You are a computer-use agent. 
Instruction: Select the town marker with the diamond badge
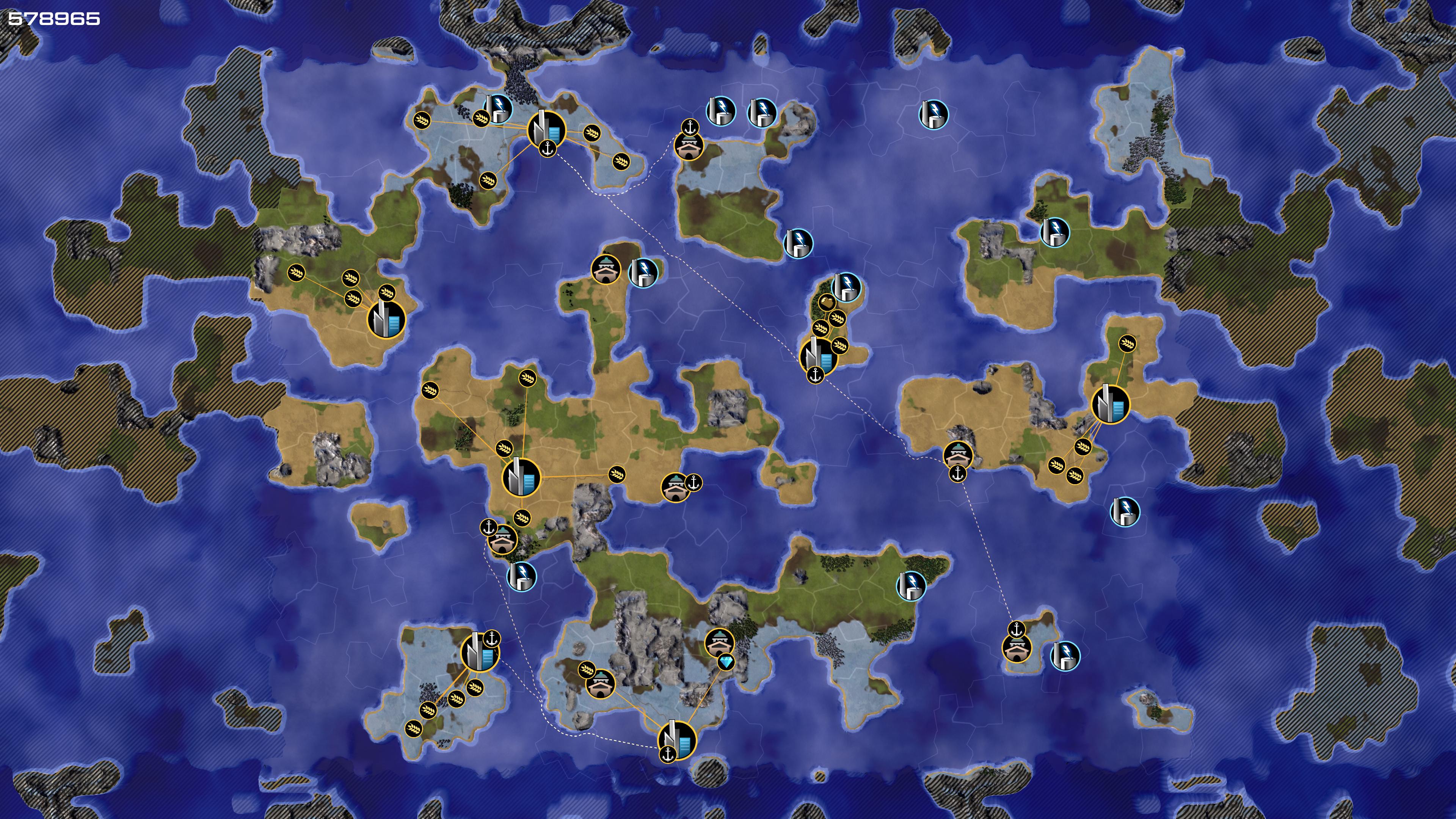click(x=720, y=643)
